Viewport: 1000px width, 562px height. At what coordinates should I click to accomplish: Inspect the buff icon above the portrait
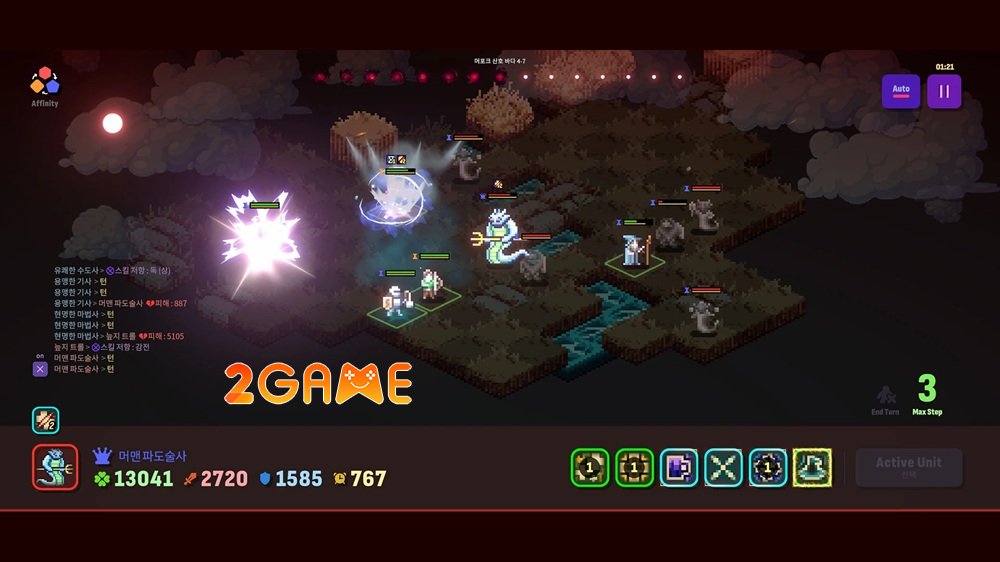pos(45,420)
